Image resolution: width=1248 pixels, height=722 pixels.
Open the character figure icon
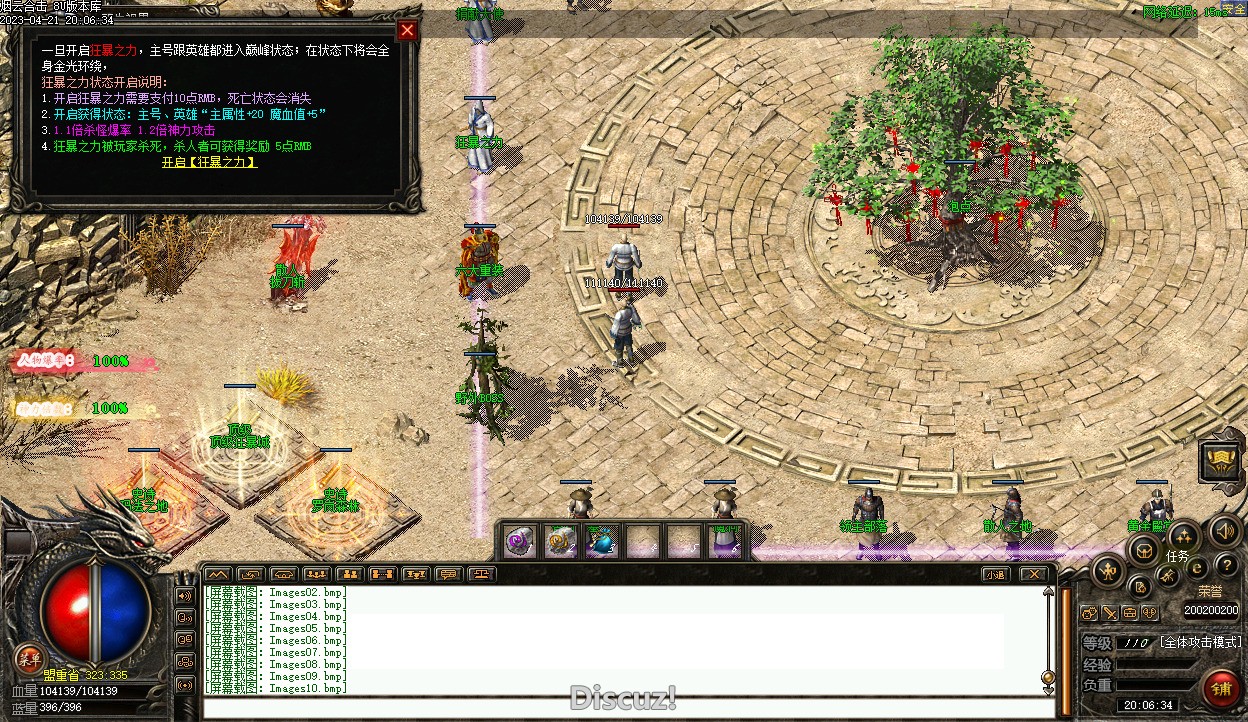click(1108, 571)
